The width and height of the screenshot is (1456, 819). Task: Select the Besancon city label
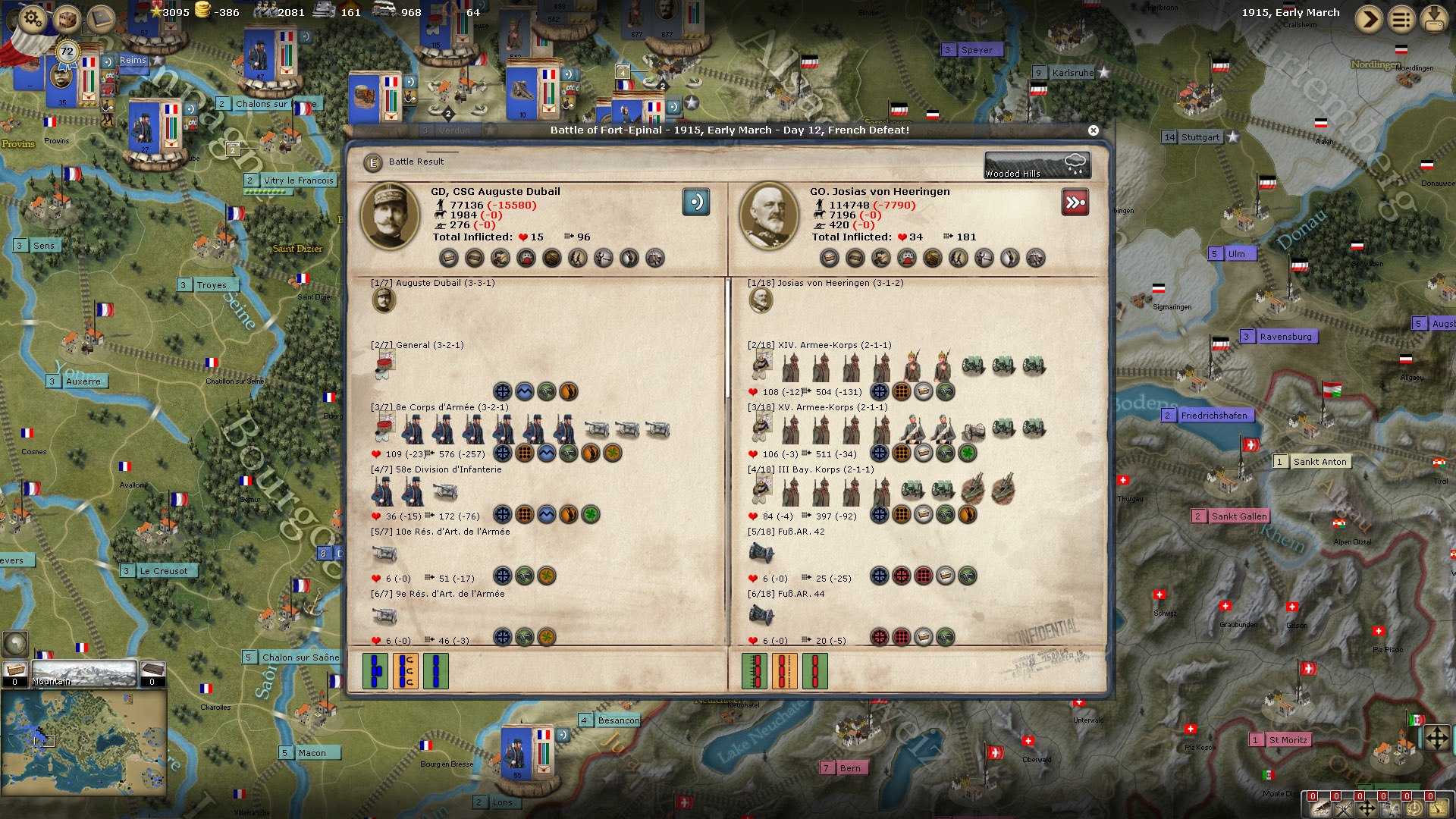pyautogui.click(x=618, y=720)
